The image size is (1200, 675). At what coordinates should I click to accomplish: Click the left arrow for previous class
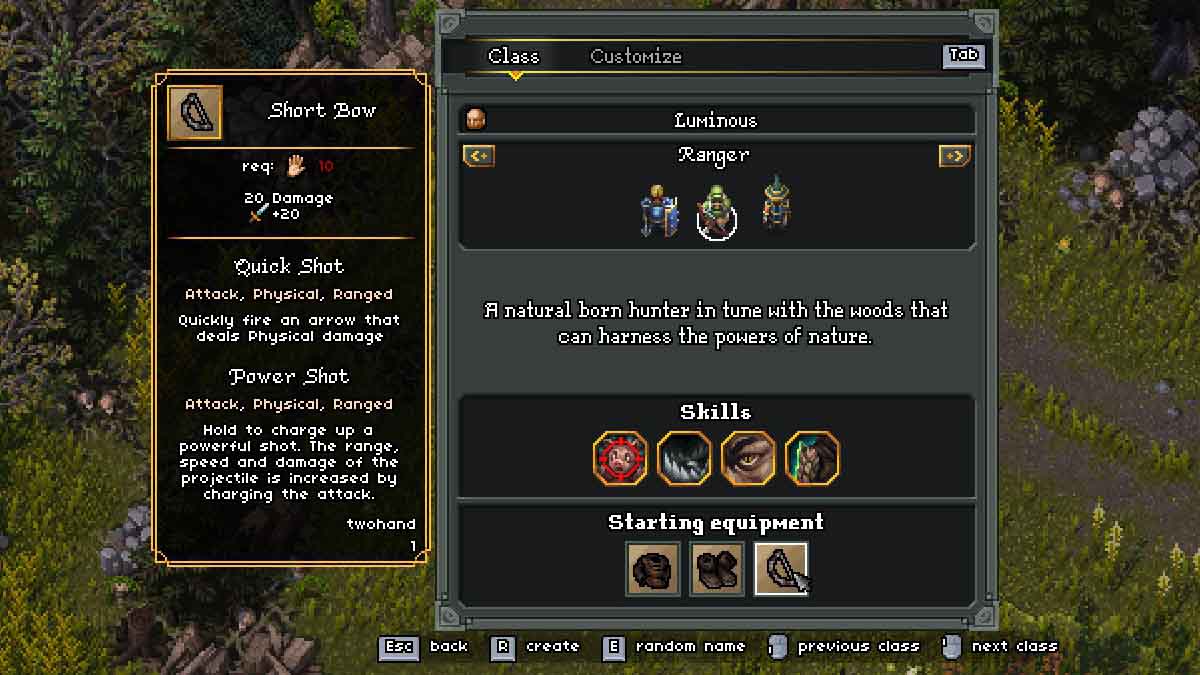(478, 156)
